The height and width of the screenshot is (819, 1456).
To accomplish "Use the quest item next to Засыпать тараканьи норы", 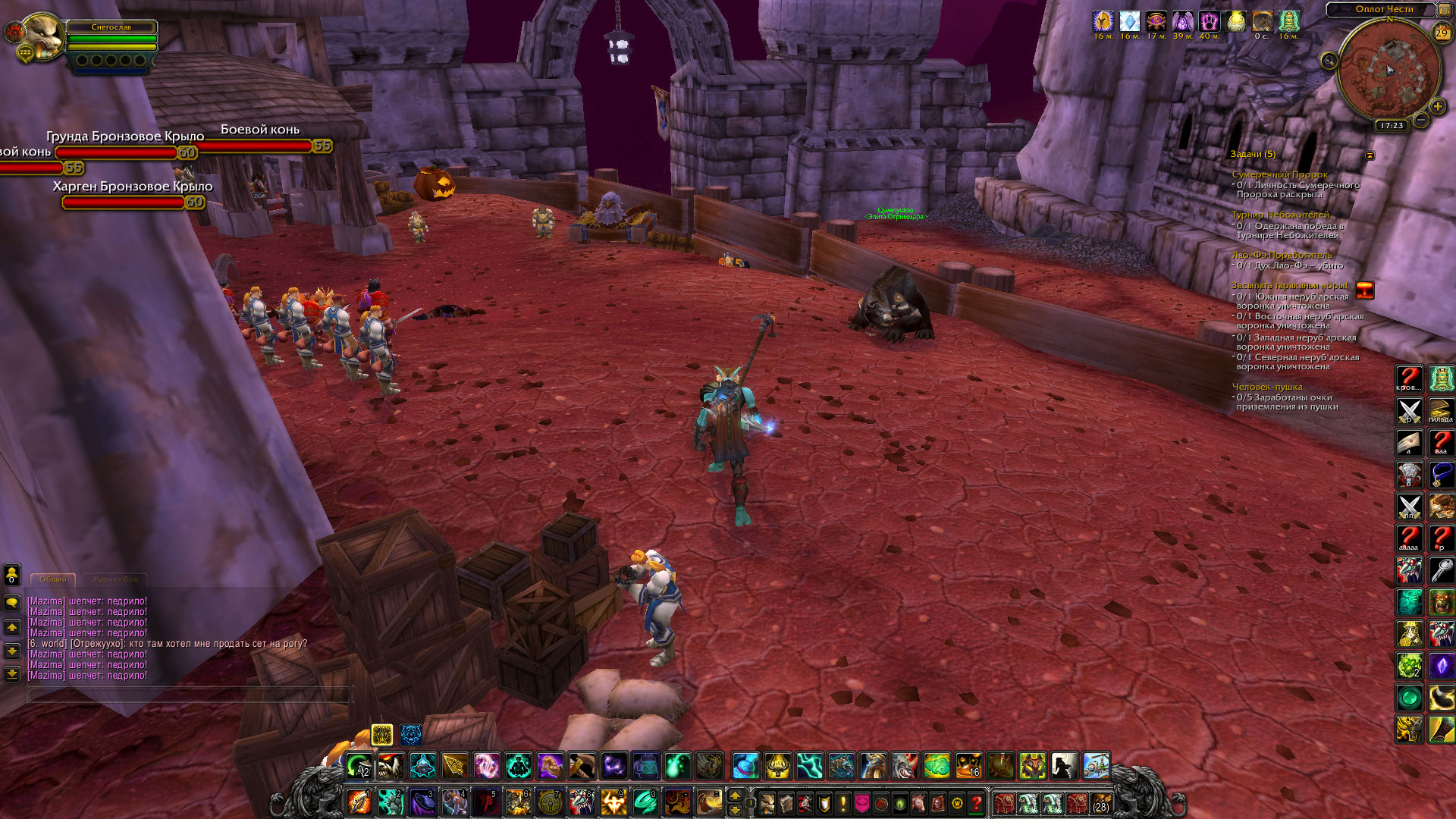I will point(1364,290).
